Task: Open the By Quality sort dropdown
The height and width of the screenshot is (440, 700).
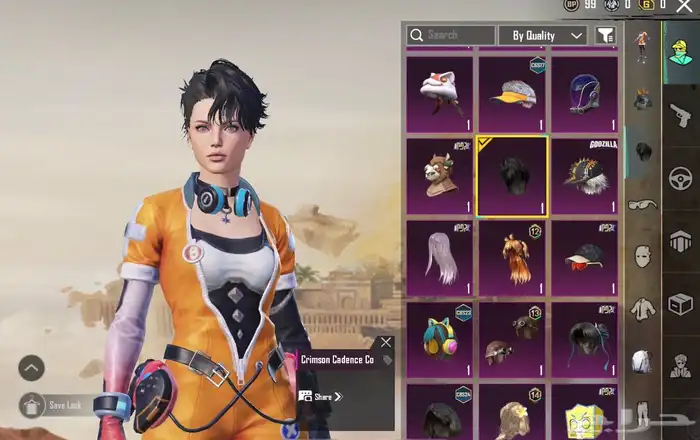Action: tap(541, 35)
